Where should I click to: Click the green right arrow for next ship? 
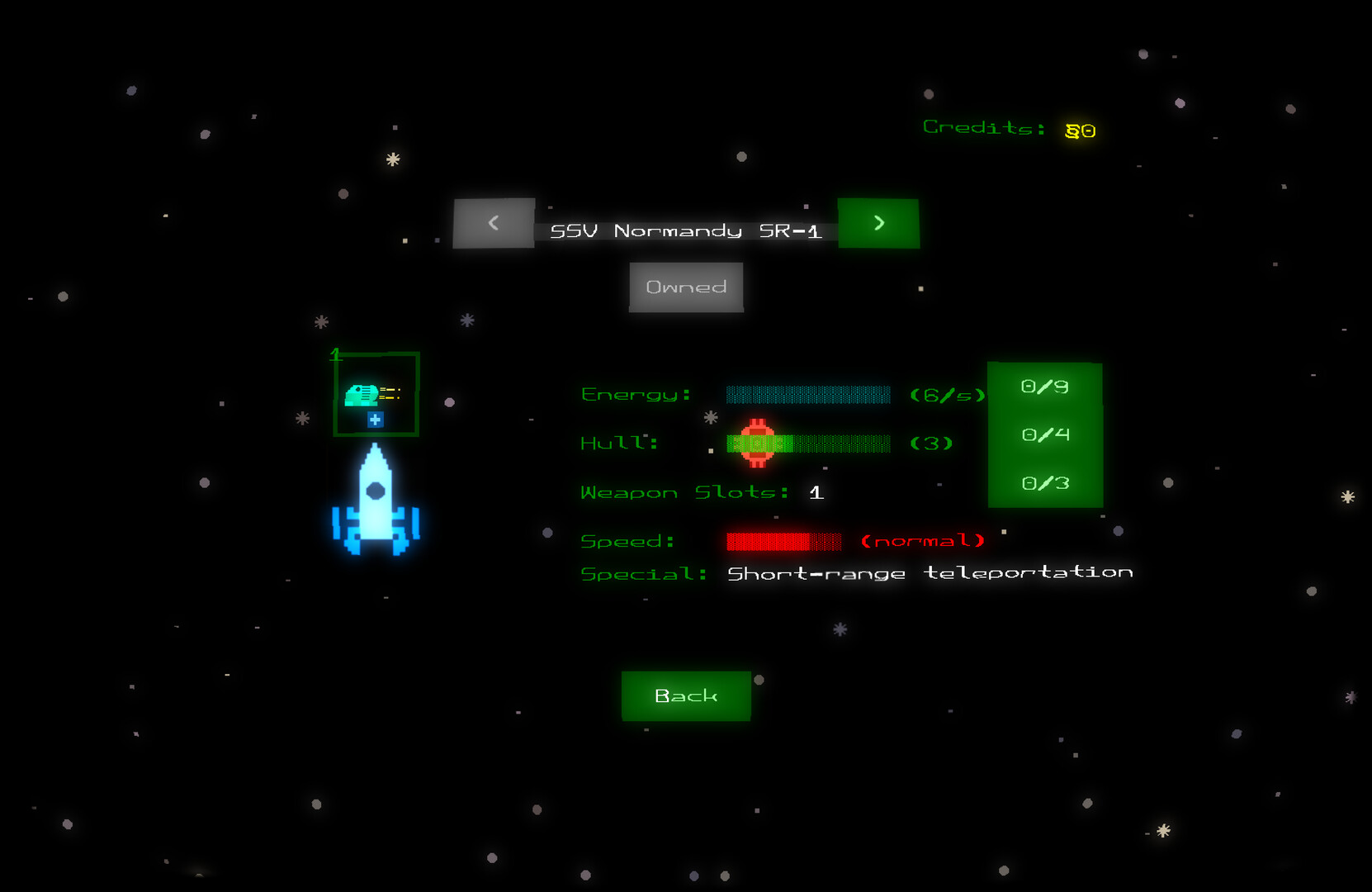(x=878, y=223)
